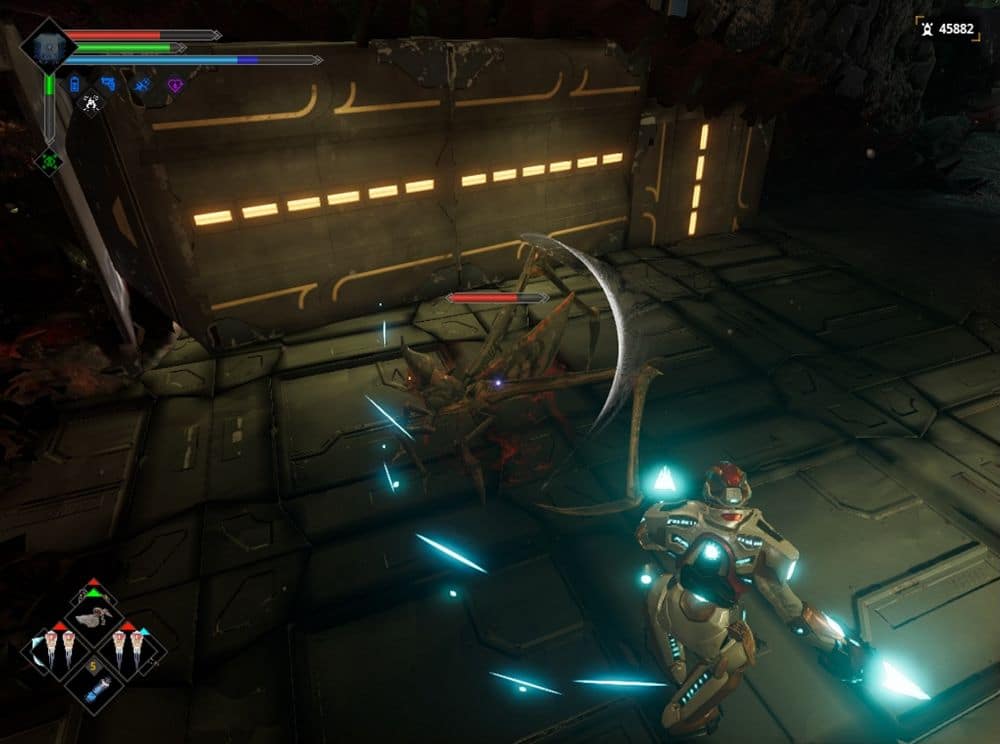Click the blue satellite status icon

(x=142, y=85)
